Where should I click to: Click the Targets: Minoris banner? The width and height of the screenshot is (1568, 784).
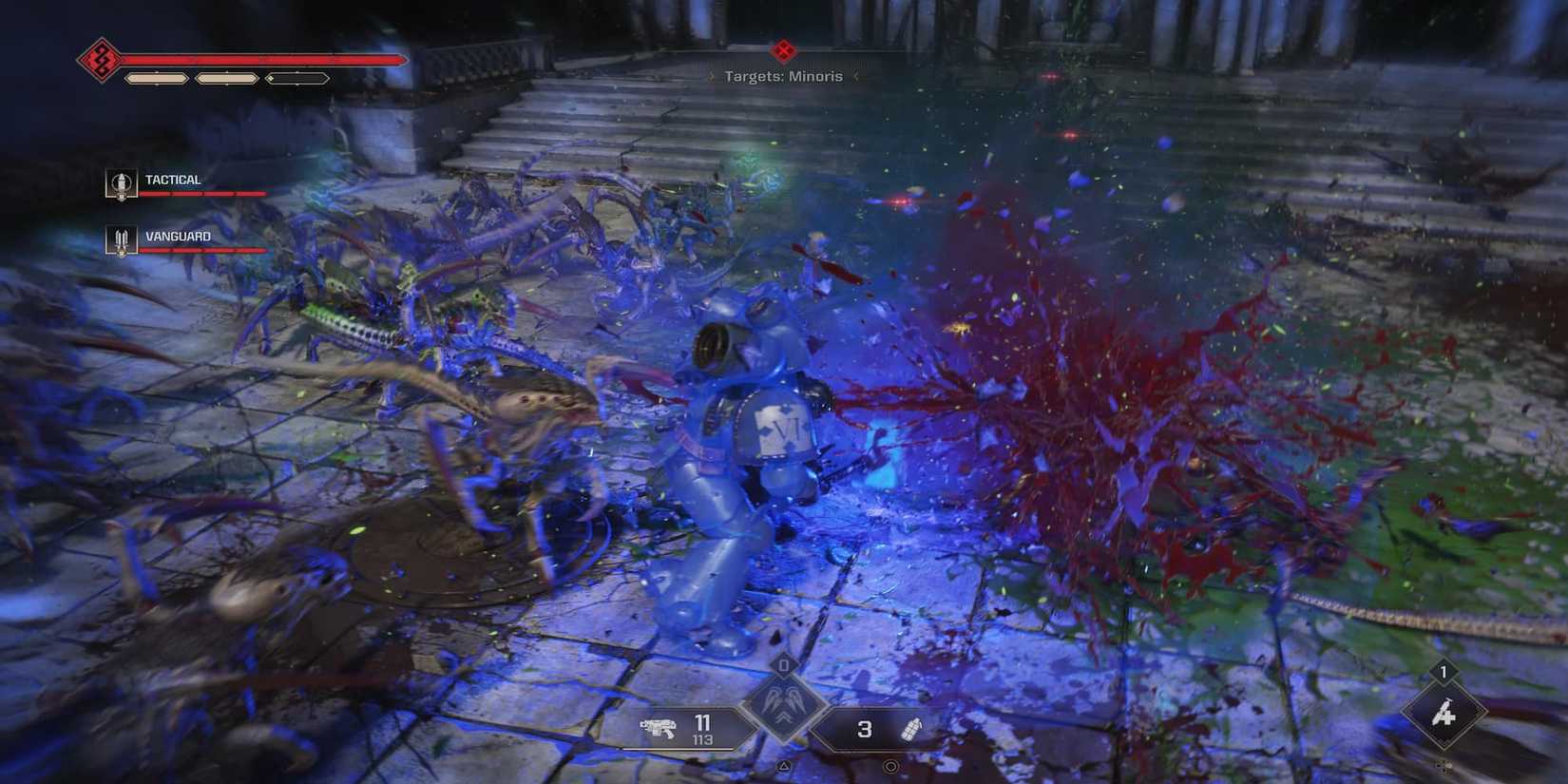[781, 76]
